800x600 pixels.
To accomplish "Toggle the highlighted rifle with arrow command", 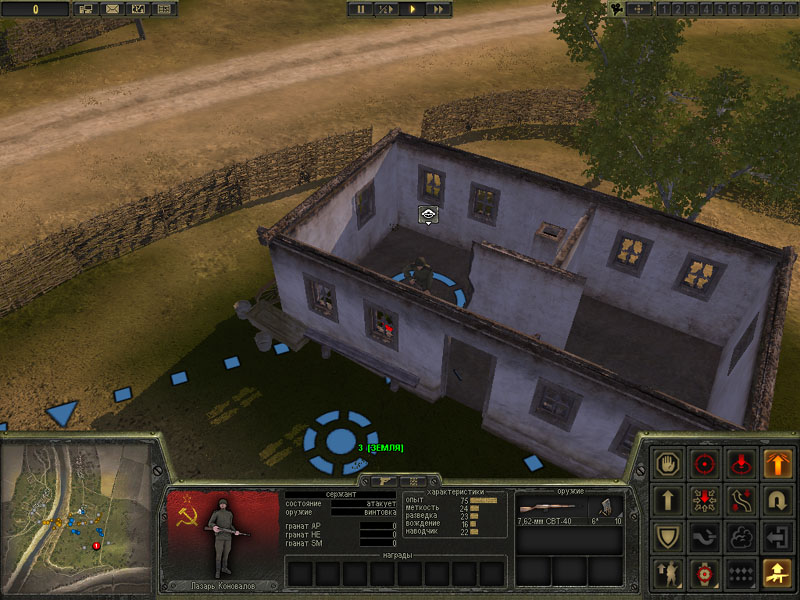I will point(778,572).
